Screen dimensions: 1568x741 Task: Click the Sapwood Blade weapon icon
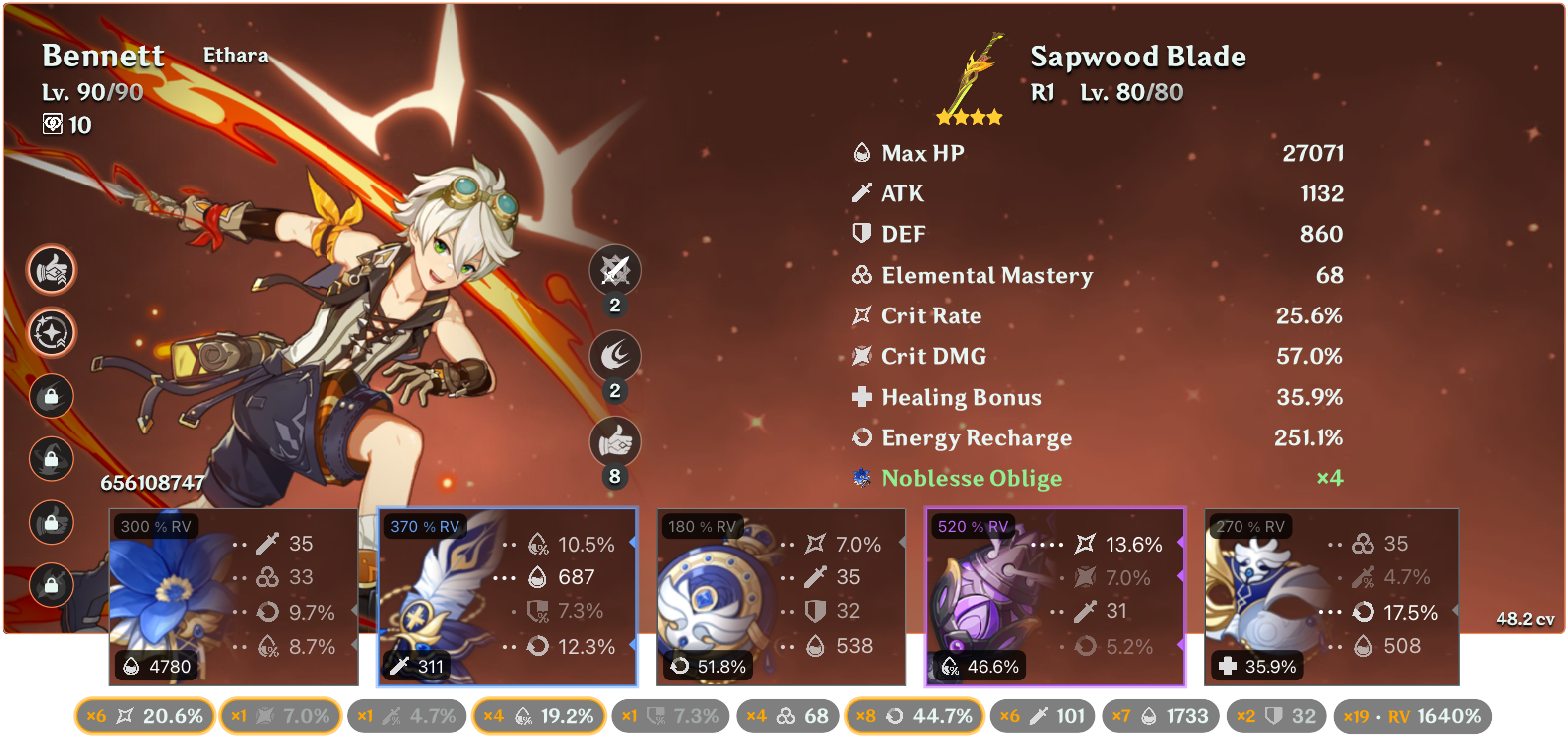pyautogui.click(x=968, y=74)
